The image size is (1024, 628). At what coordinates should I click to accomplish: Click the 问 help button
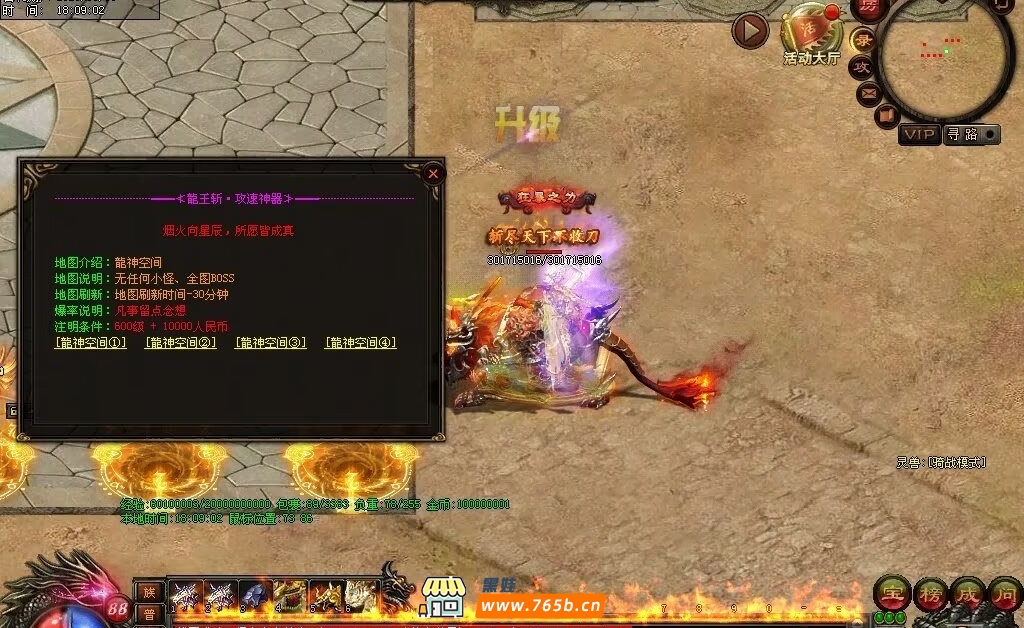[x=1005, y=593]
